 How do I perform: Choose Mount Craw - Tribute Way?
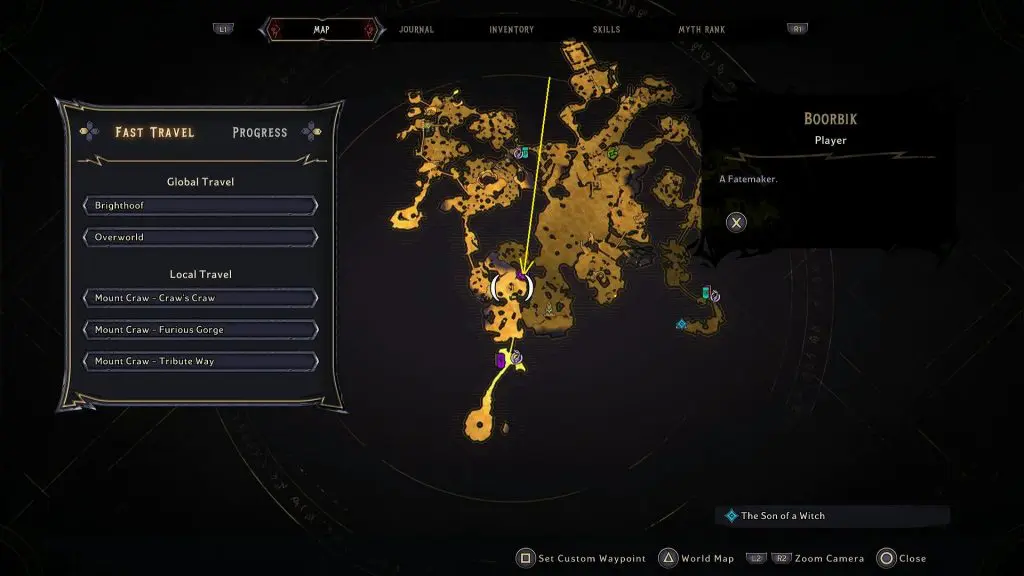point(201,361)
